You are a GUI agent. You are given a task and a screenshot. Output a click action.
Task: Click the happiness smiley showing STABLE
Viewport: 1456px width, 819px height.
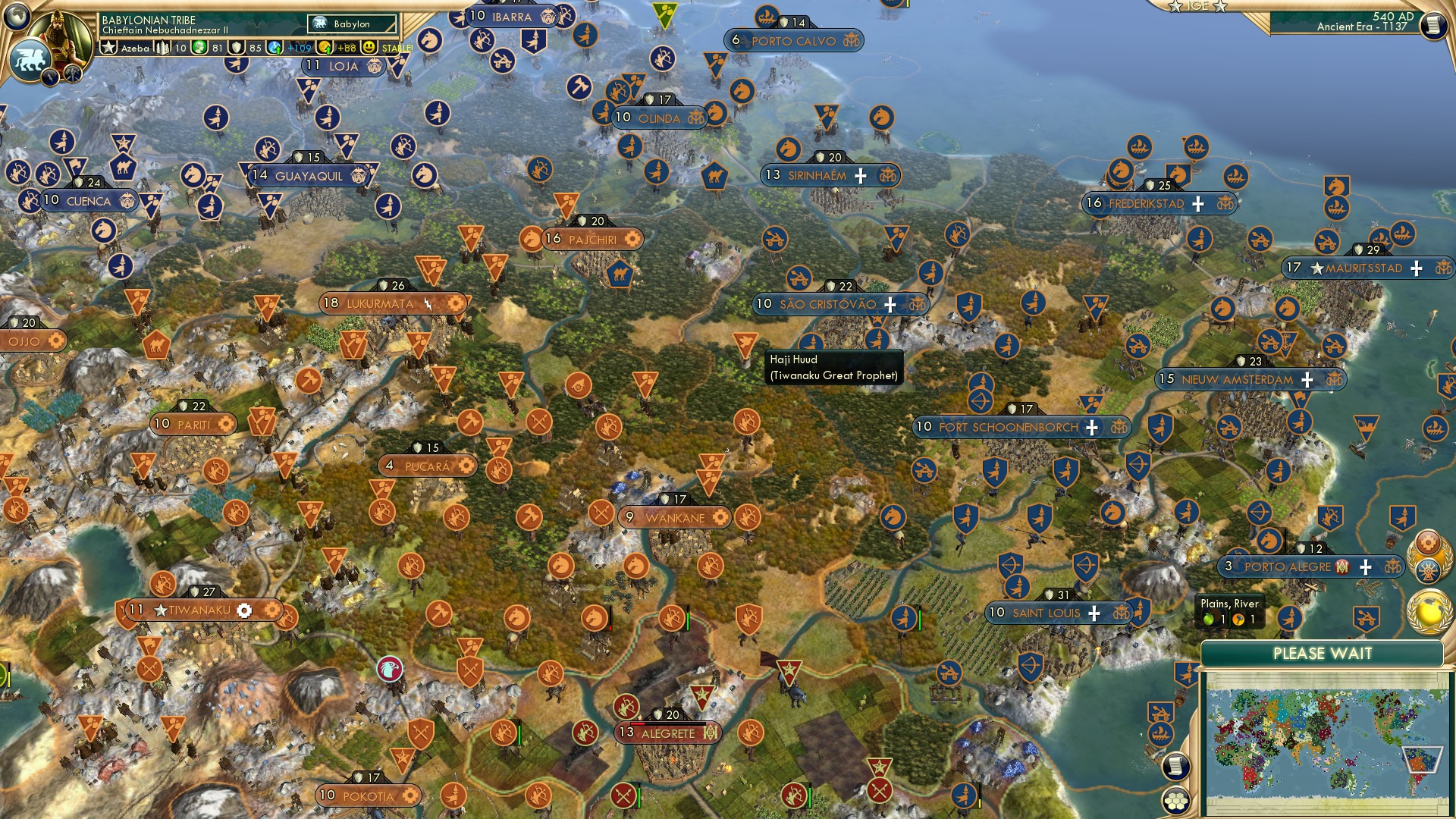pyautogui.click(x=369, y=47)
